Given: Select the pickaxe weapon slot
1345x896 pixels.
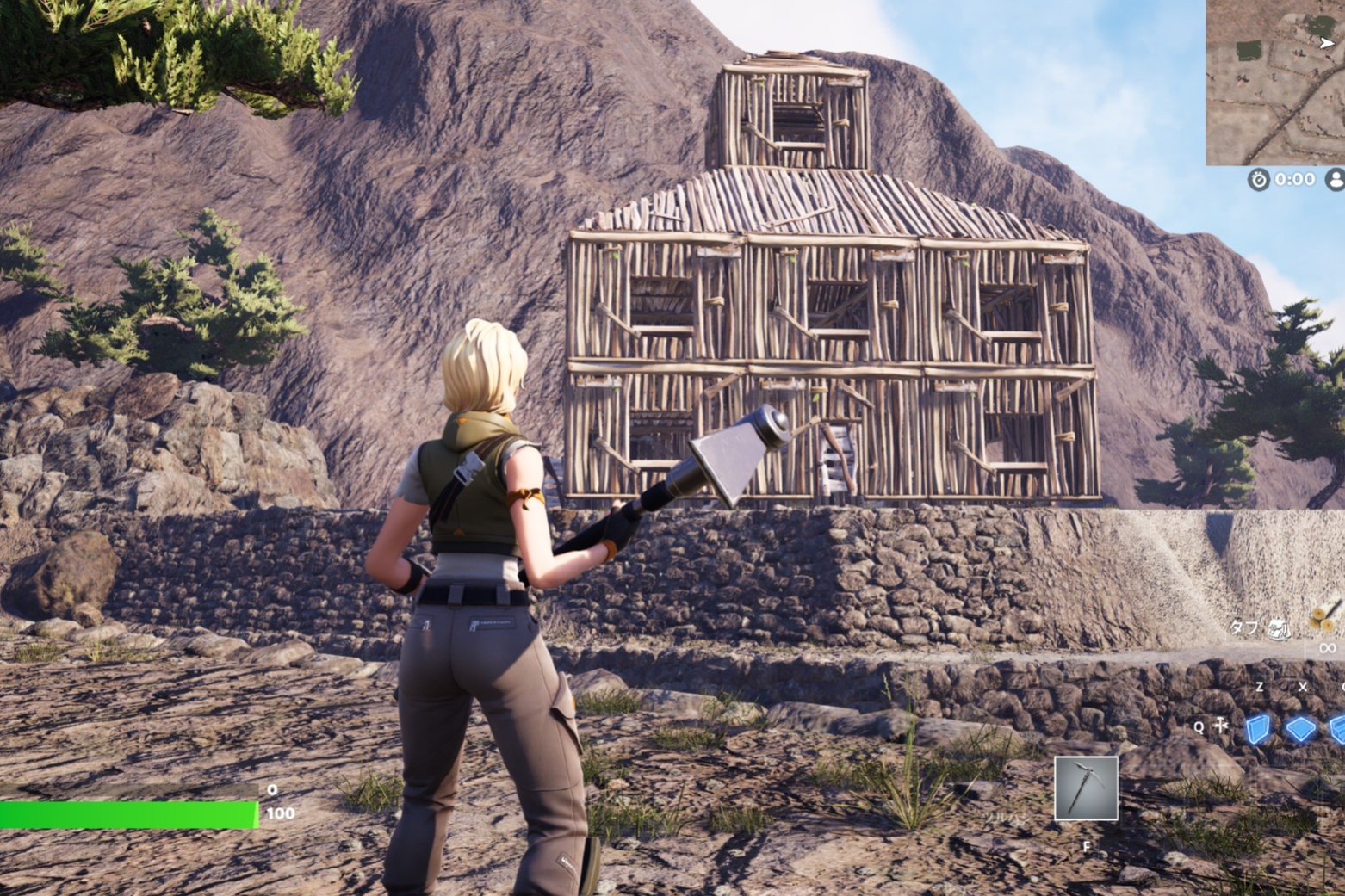Looking at the screenshot, I should [x=1086, y=788].
